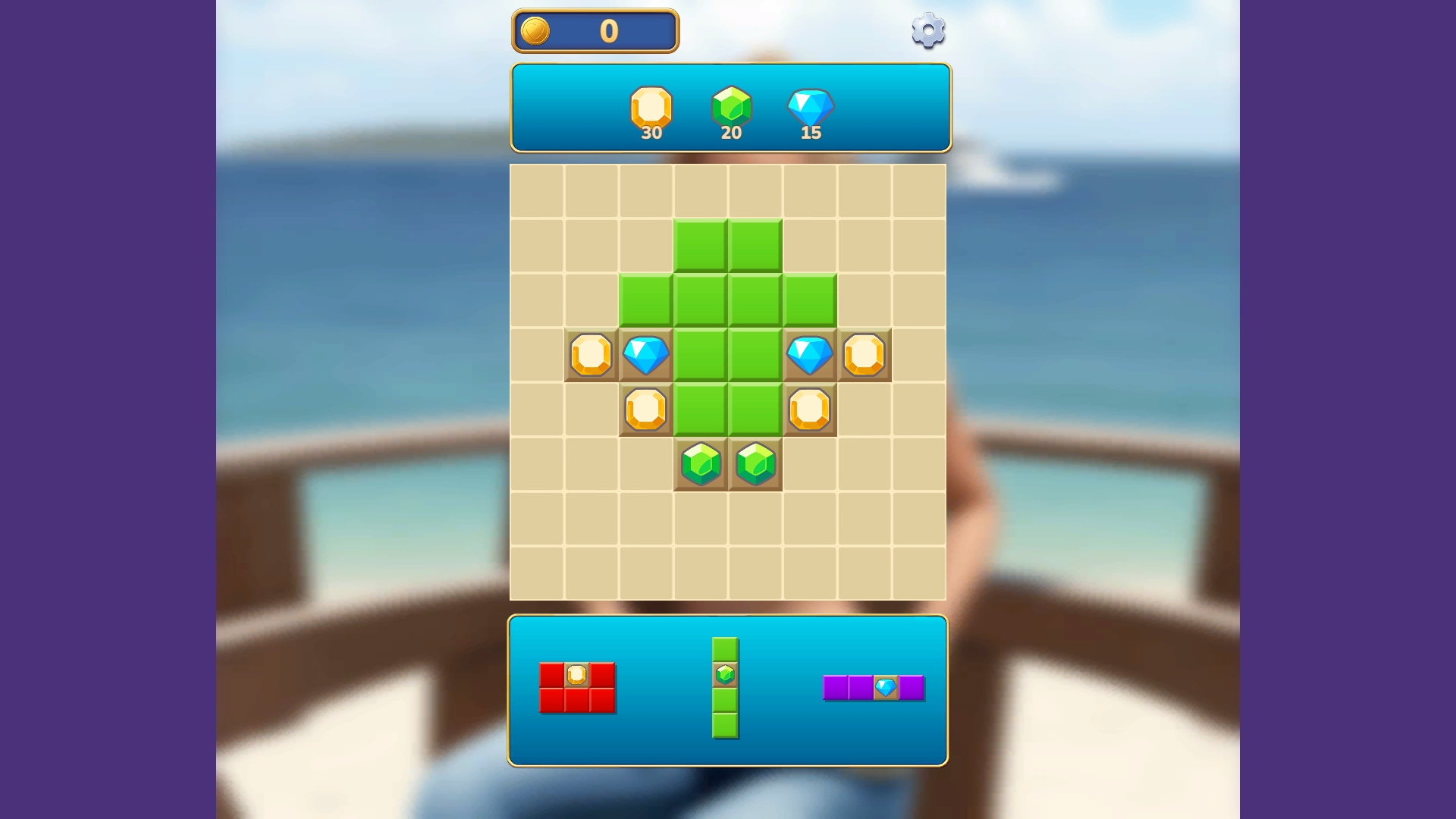Select the rightmost gold coin tile on the board
1456x819 pixels.
[864, 353]
